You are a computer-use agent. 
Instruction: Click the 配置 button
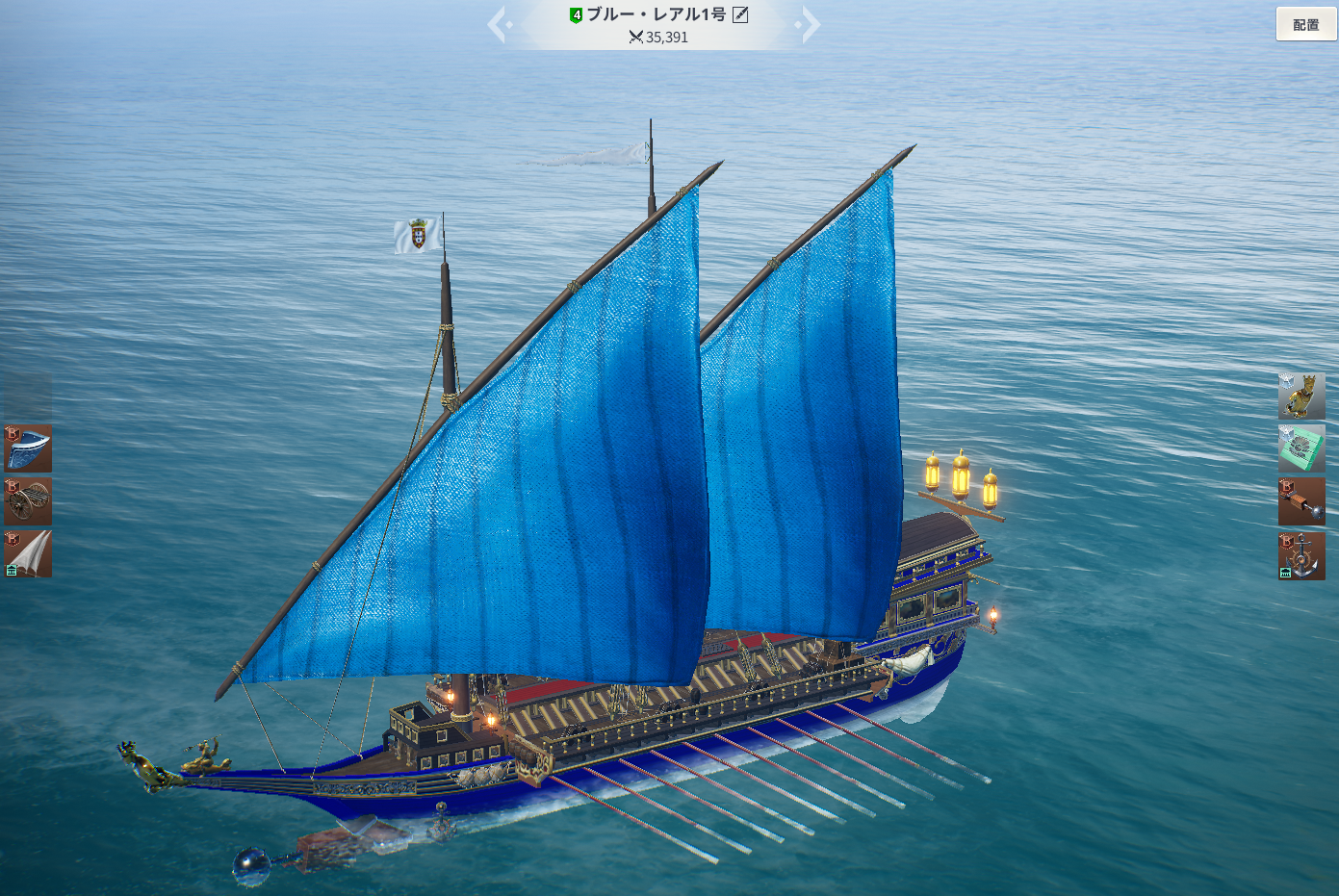[1305, 24]
